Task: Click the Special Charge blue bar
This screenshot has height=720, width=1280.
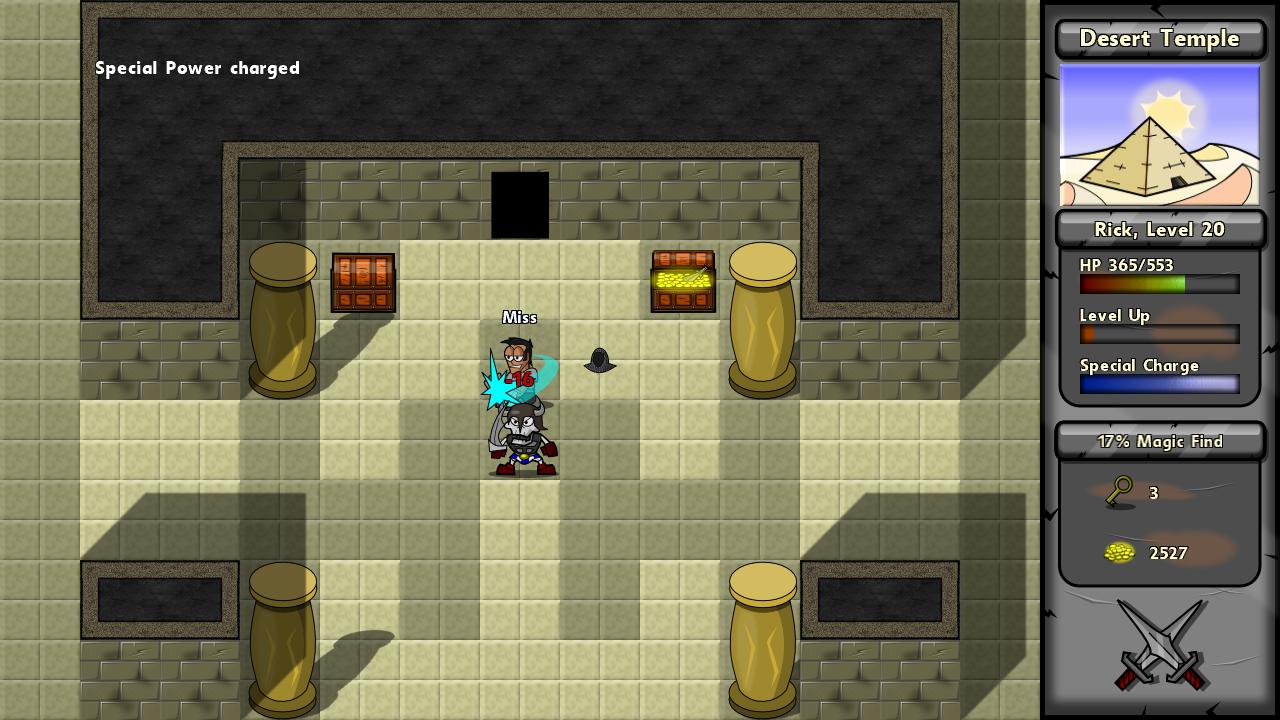Action: pos(1158,384)
